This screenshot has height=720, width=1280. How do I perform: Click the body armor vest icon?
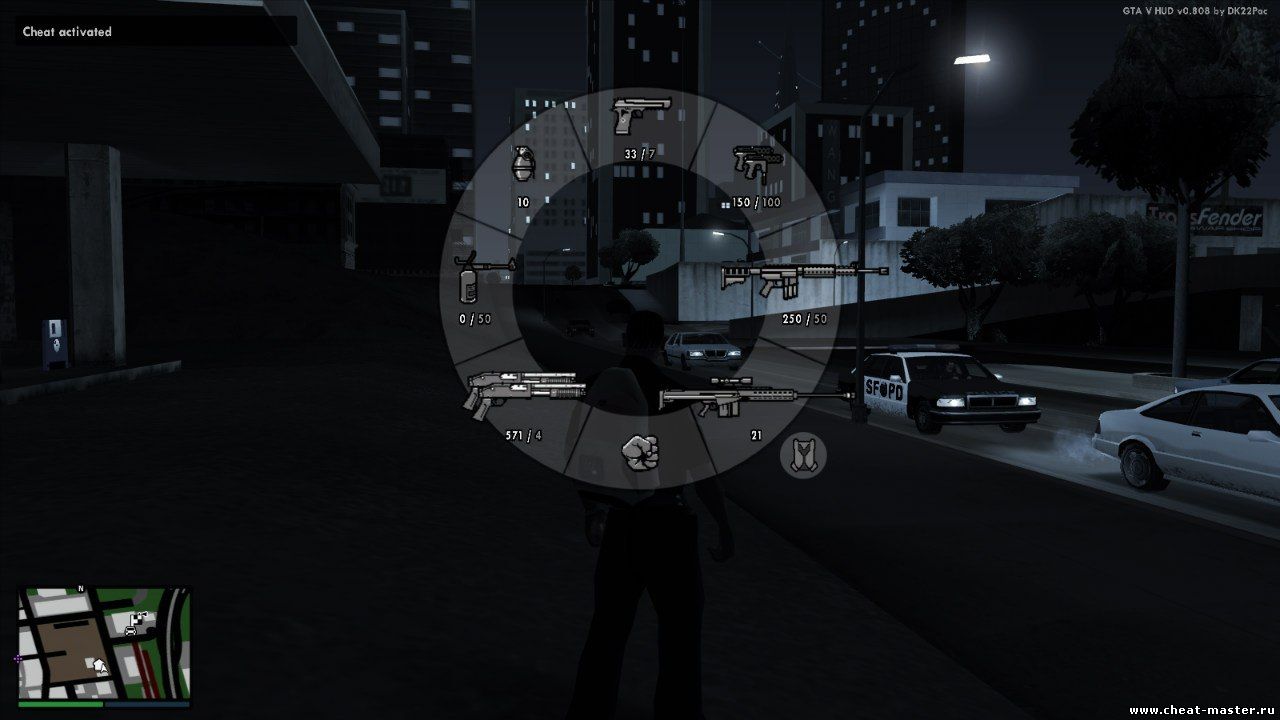(x=803, y=454)
